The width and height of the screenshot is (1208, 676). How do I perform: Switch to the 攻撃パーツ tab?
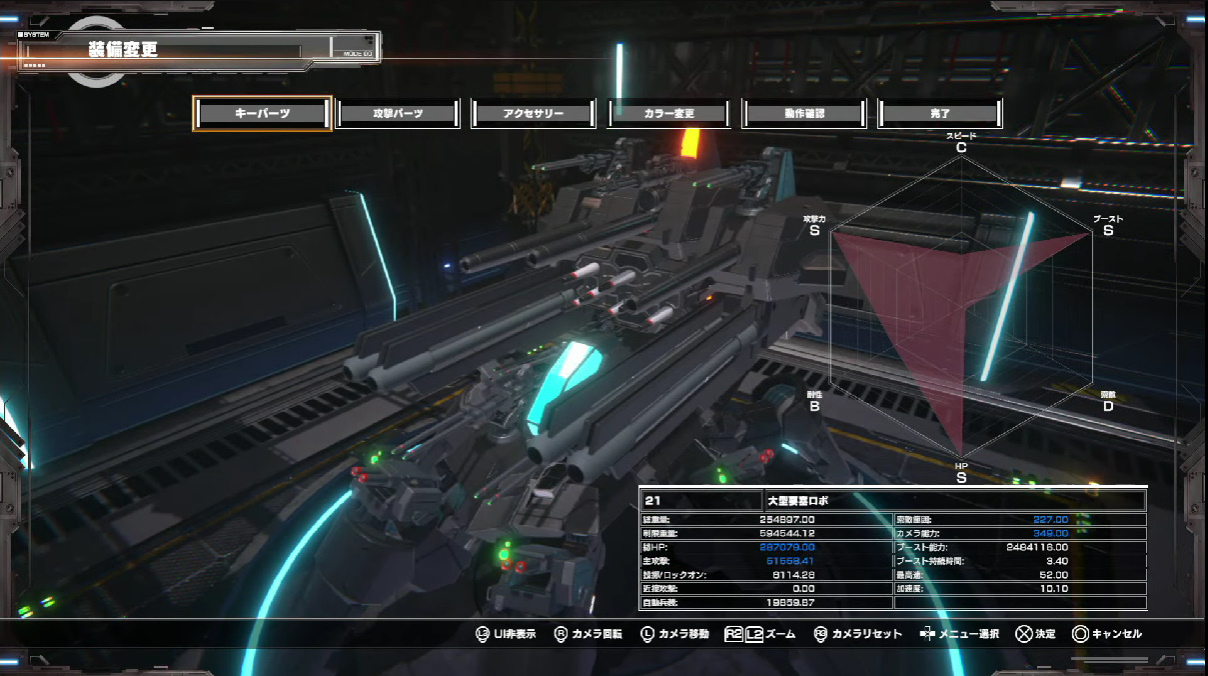(398, 114)
